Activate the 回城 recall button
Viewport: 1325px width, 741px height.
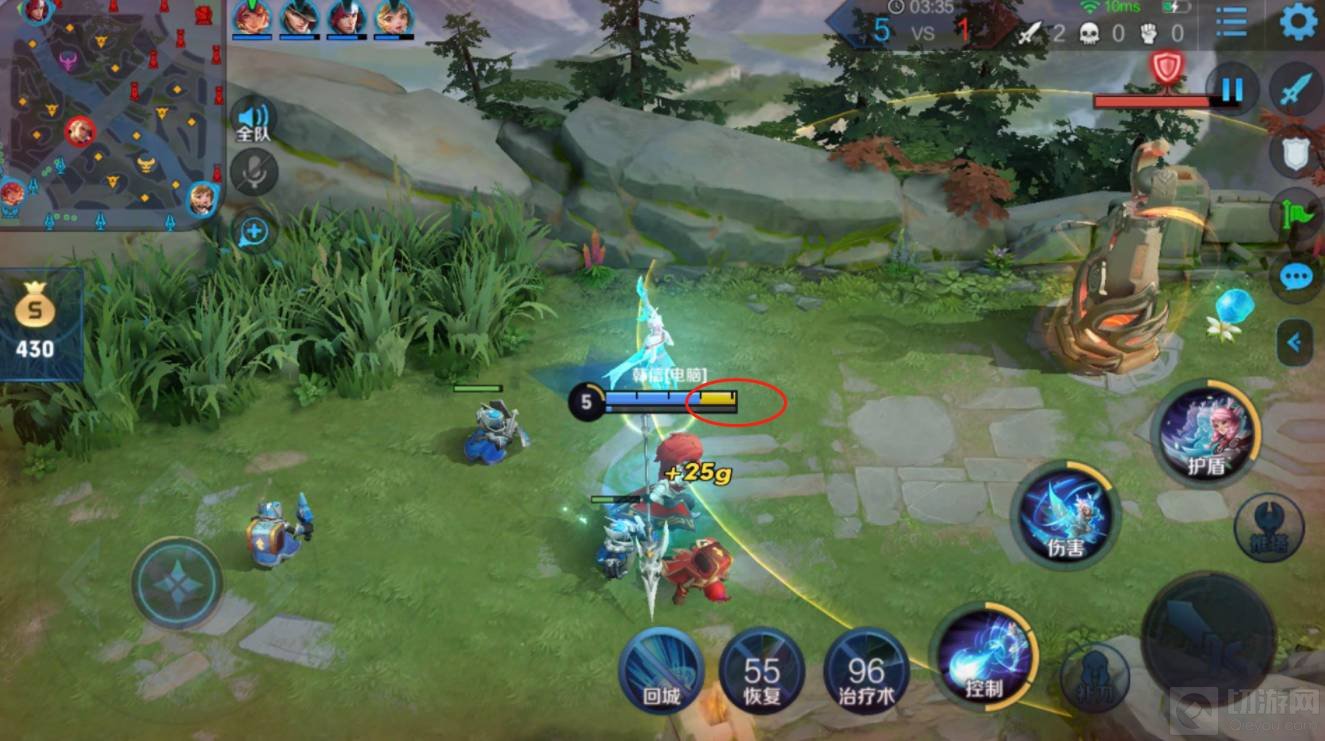tap(660, 670)
